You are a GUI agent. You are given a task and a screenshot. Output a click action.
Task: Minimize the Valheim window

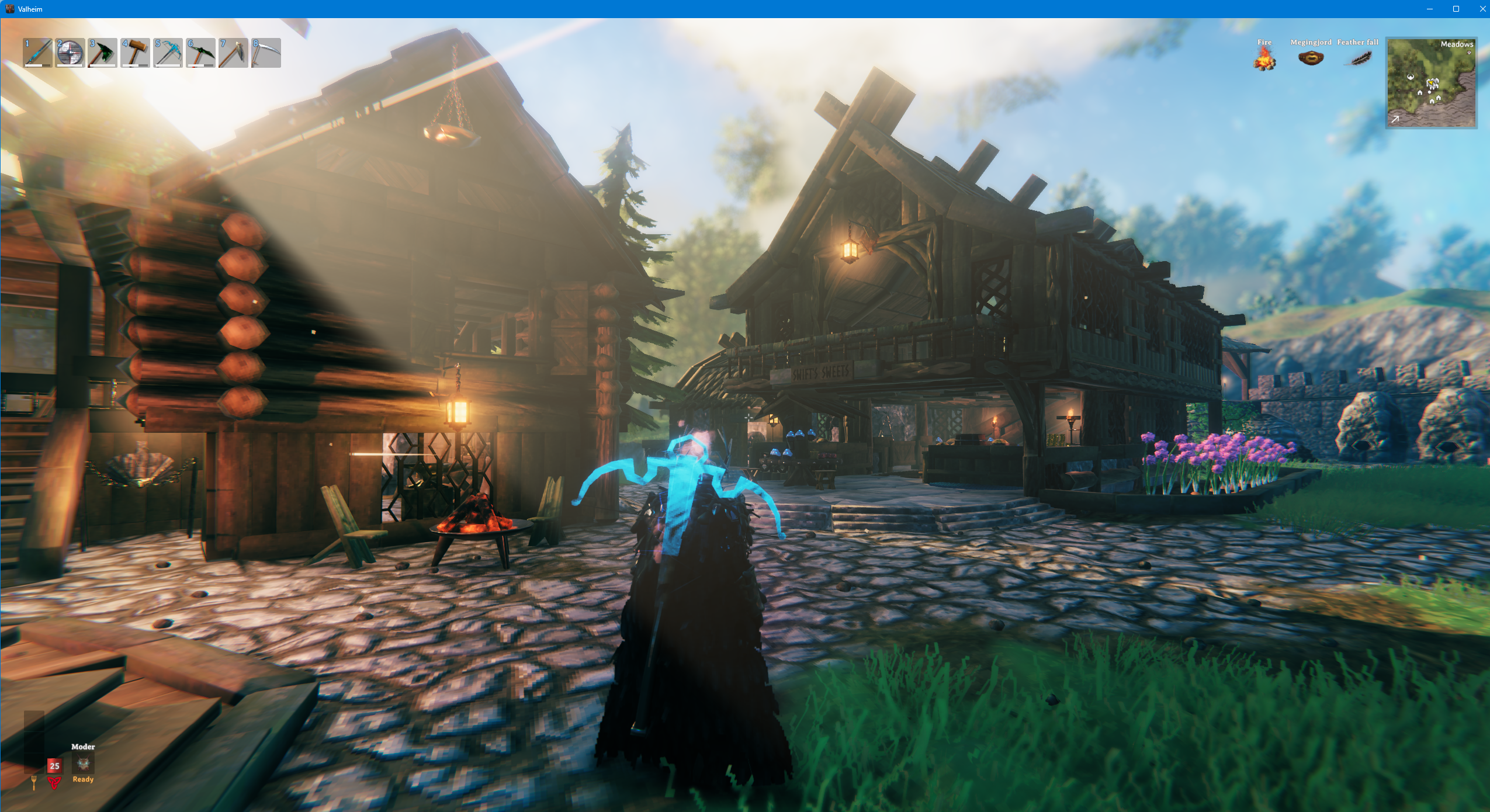(1430, 9)
